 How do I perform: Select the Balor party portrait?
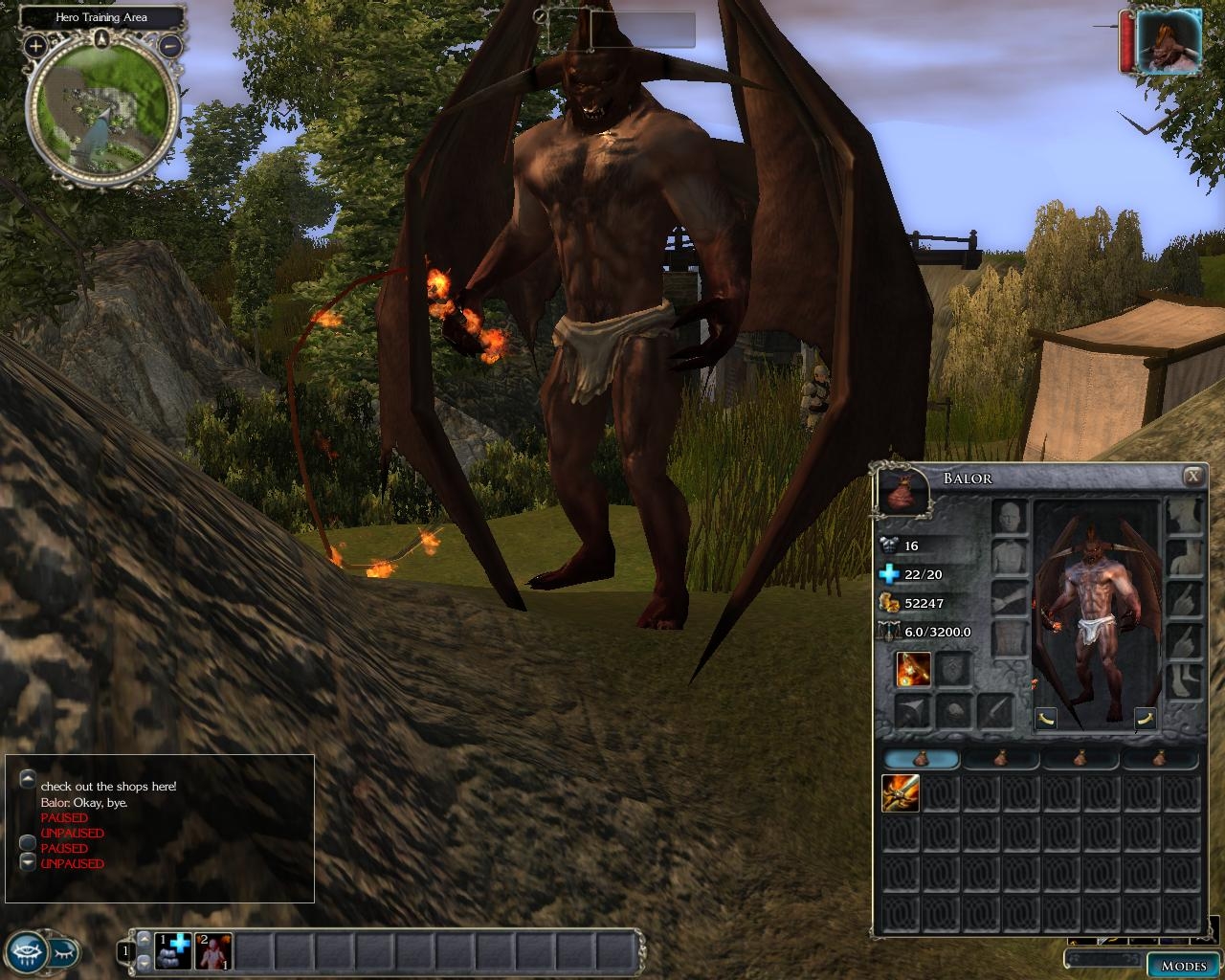1169,40
